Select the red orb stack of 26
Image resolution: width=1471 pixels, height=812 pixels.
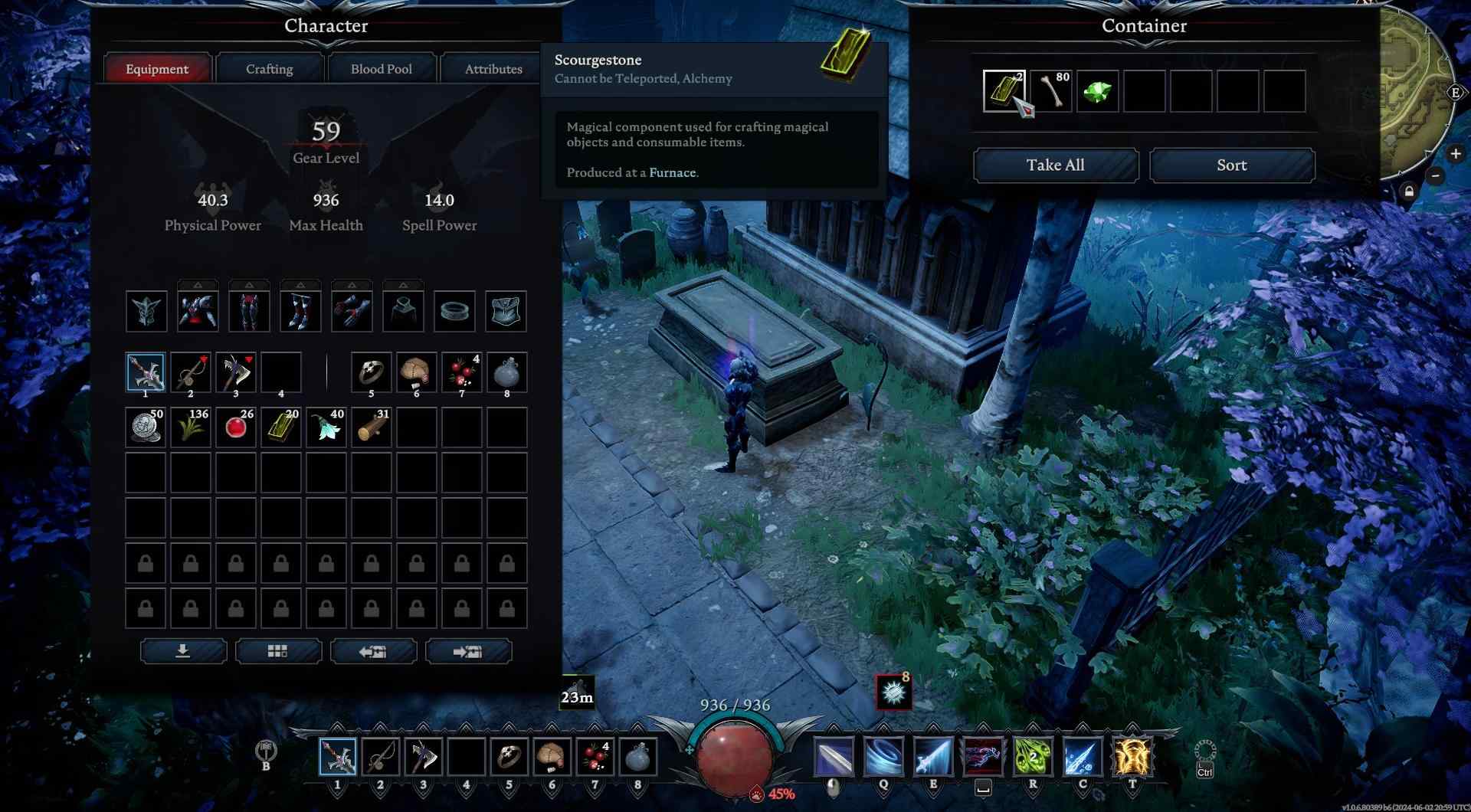236,427
